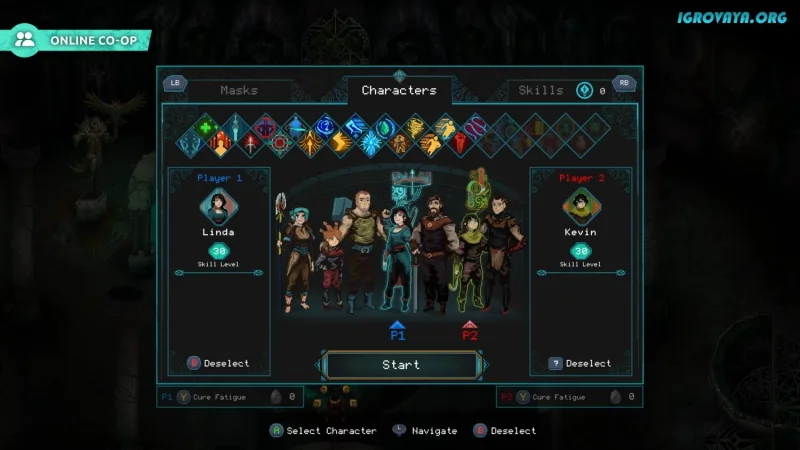Open the Skills tab
This screenshot has width=800, height=450.
point(541,90)
